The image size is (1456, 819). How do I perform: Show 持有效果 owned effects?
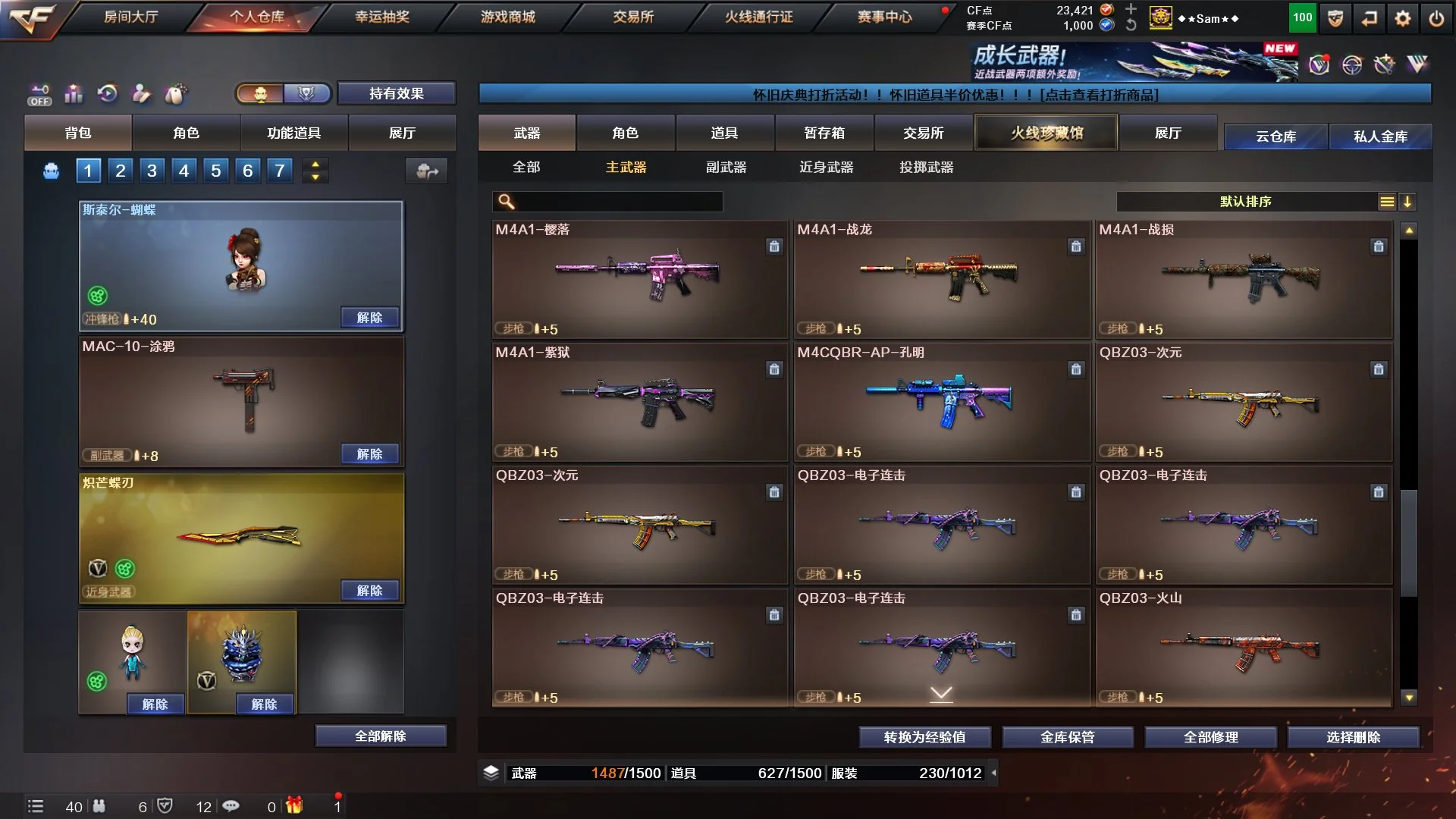point(396,93)
